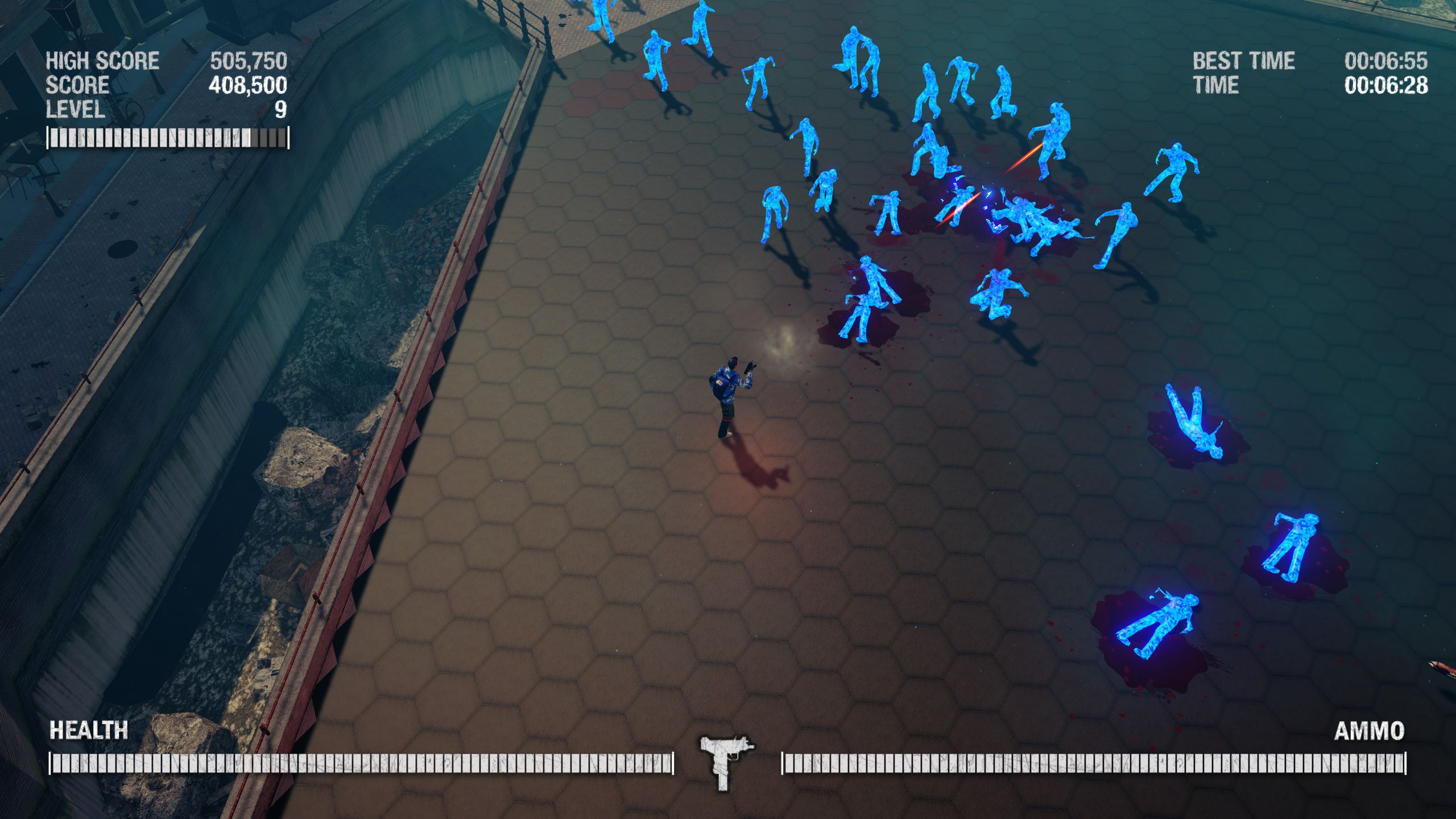
Task: Click the SCORE value reading 408,500
Action: (x=247, y=86)
